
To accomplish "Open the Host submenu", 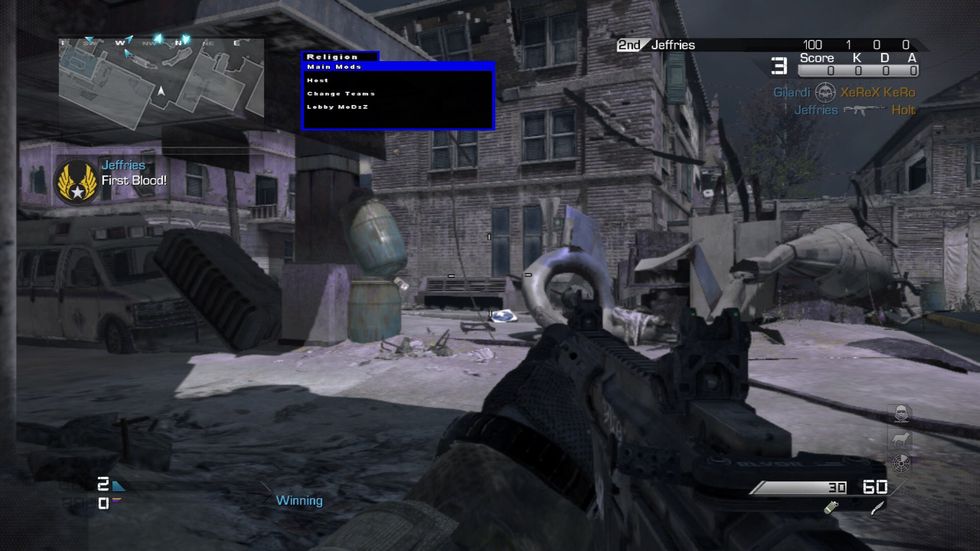I will pos(318,80).
